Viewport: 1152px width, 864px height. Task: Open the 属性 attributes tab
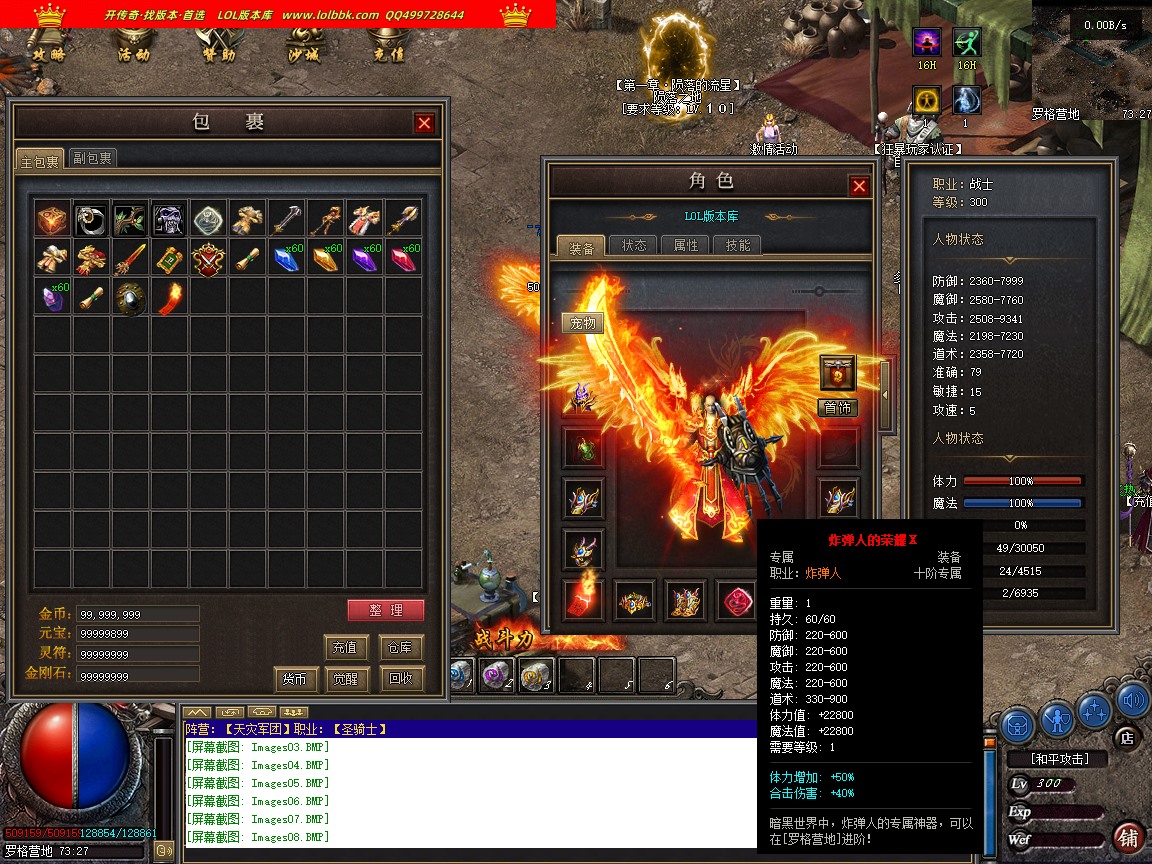click(x=686, y=245)
